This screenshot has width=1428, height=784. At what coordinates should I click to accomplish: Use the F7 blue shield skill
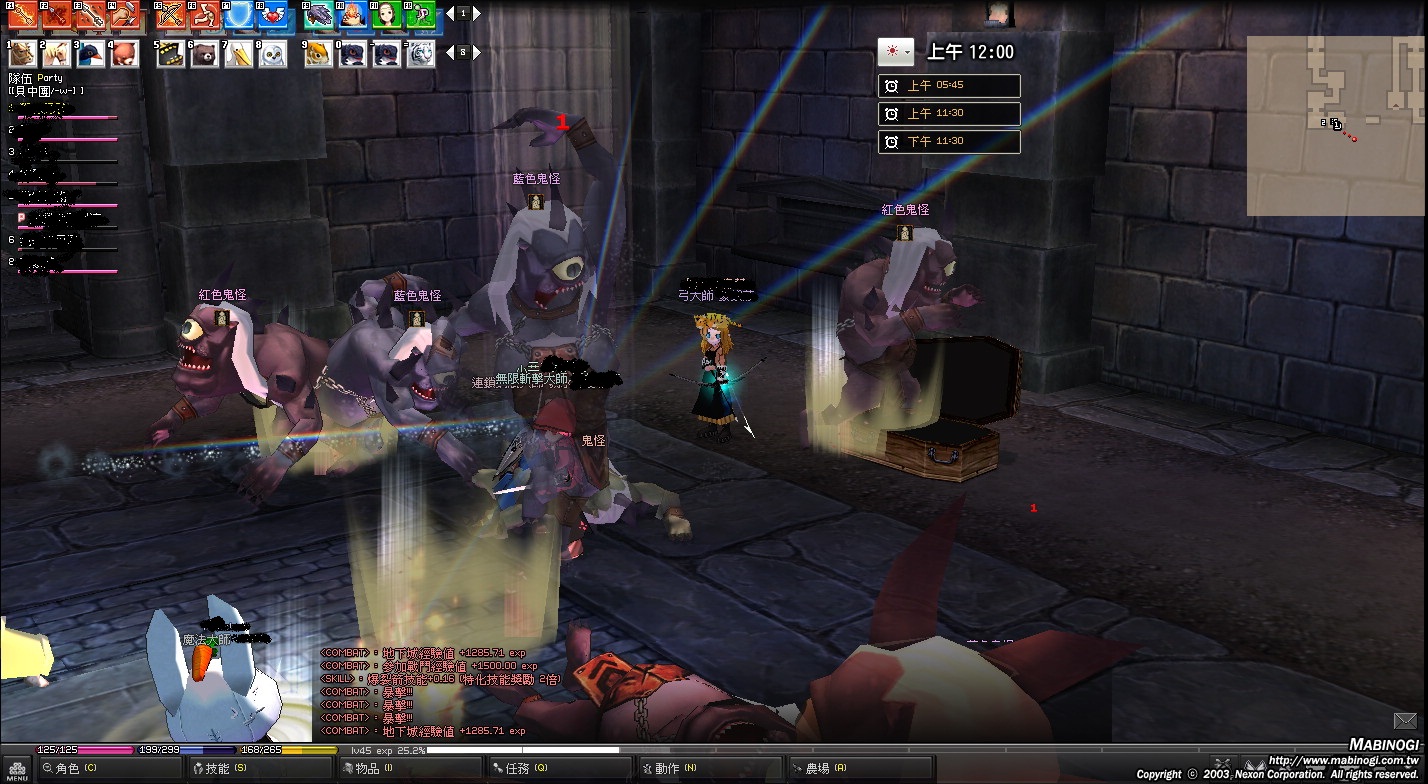[x=239, y=15]
